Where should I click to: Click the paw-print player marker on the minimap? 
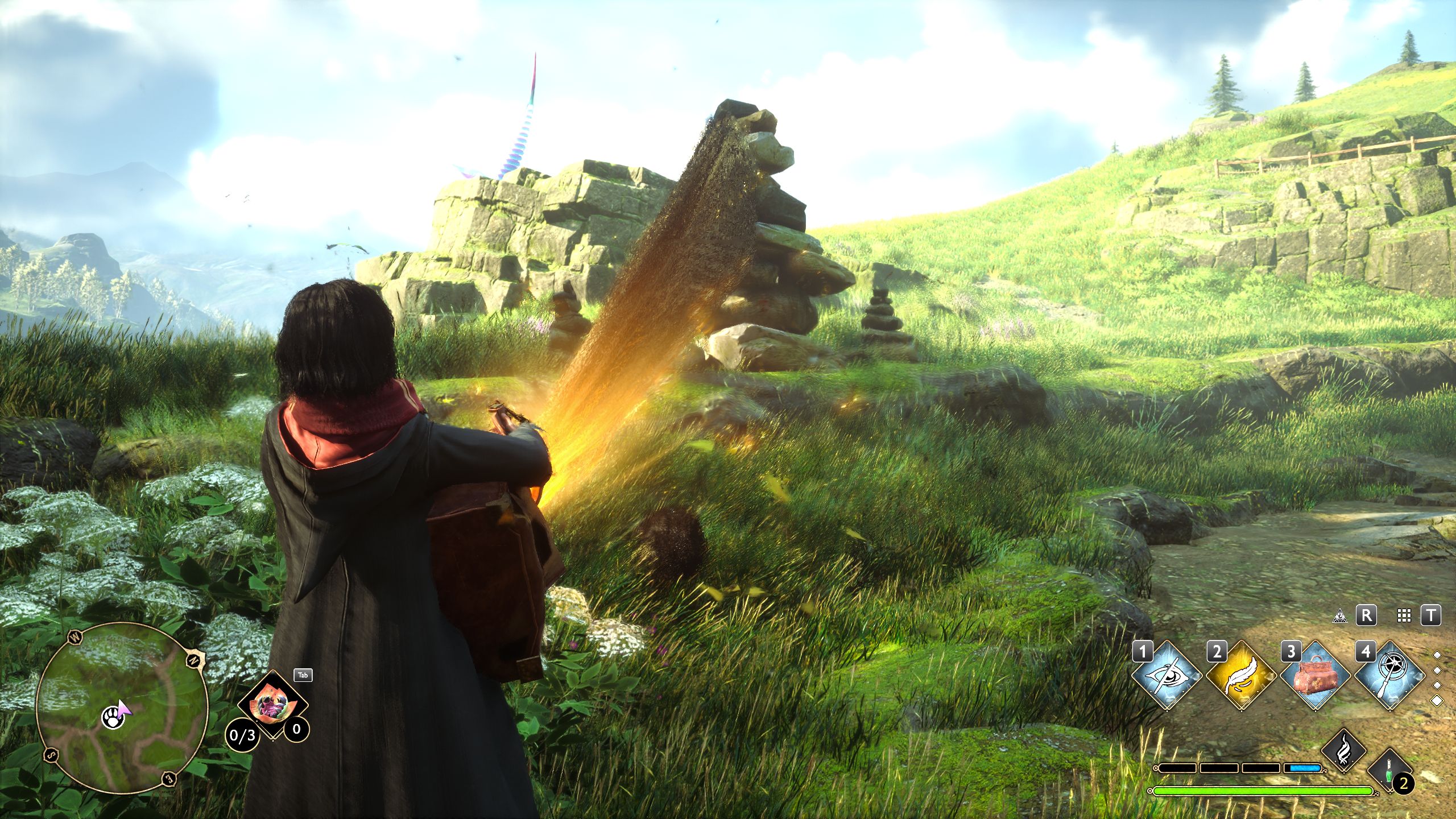click(114, 718)
